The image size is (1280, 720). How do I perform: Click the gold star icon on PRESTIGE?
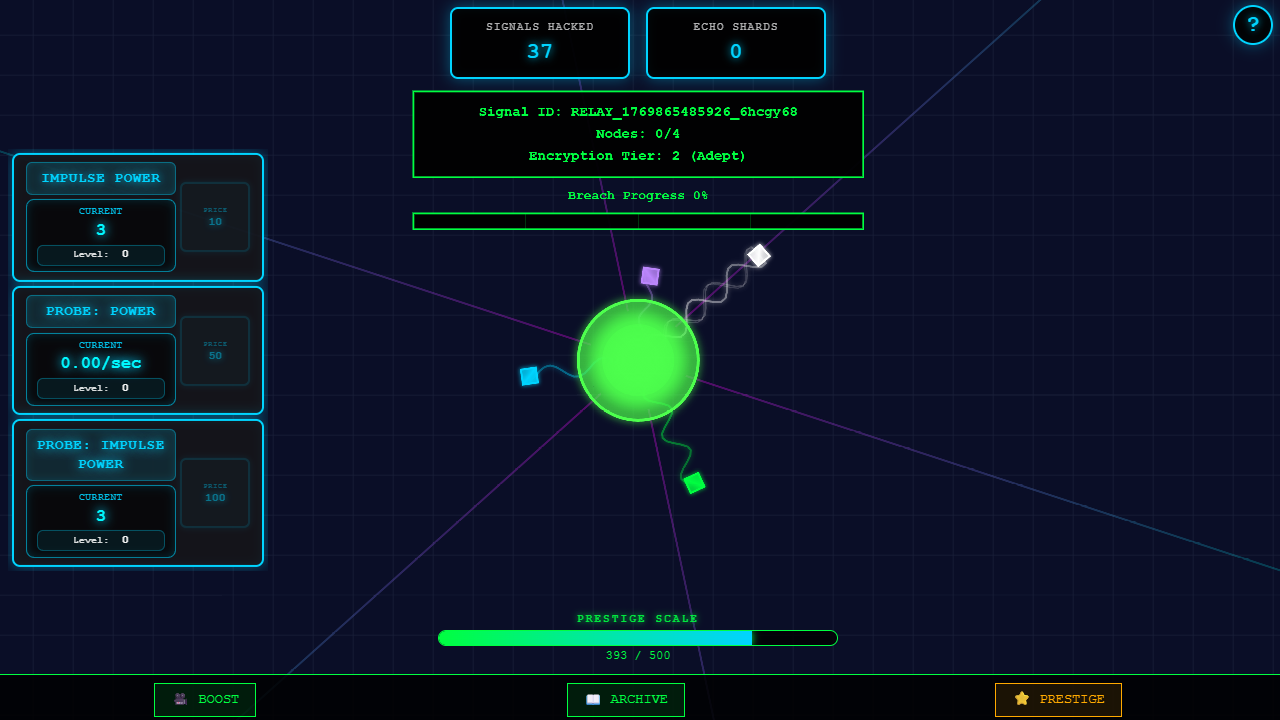[1021, 699]
